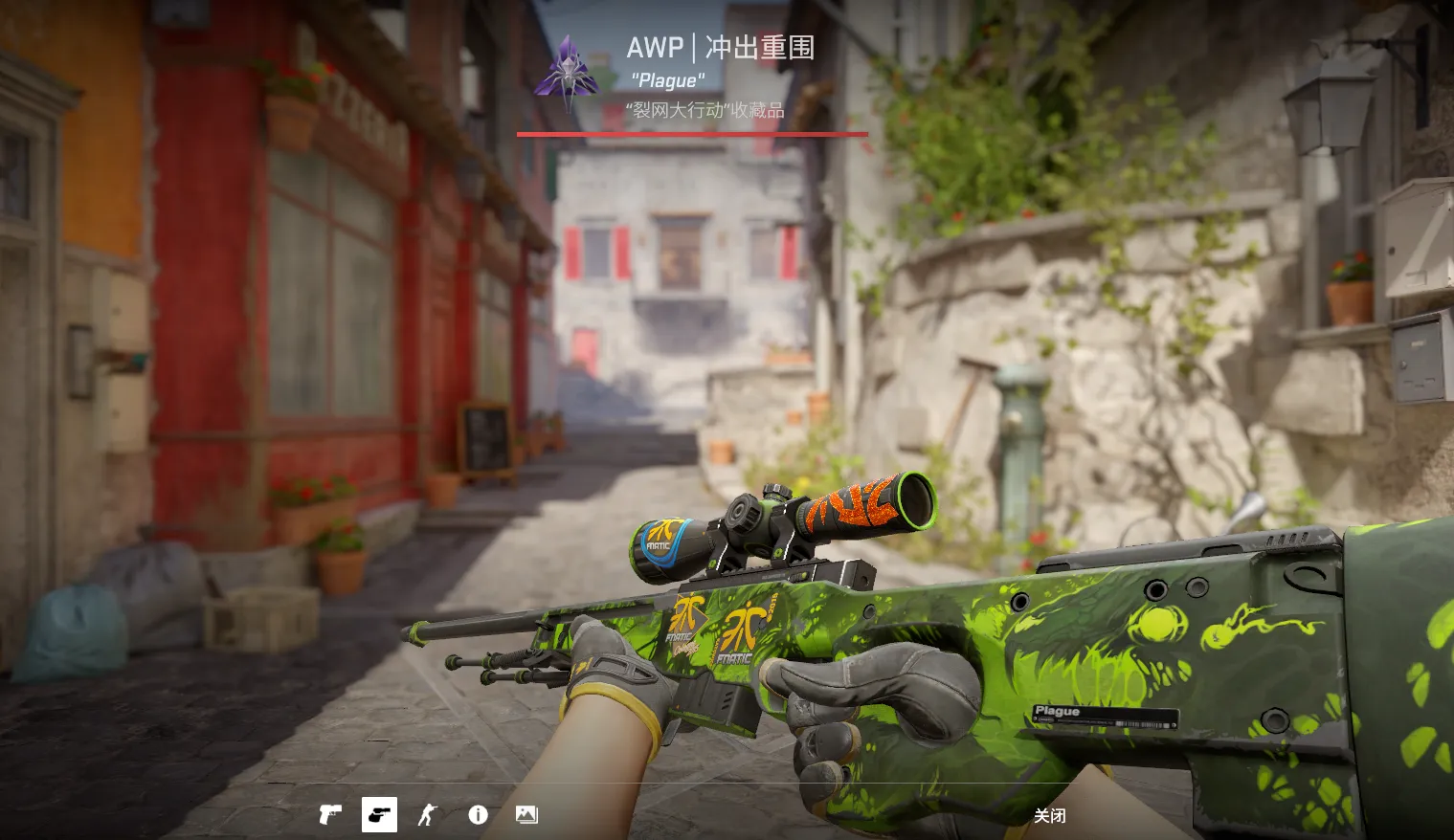Change the background scenery with the picture icon
Screen dimensions: 1454x840
pyautogui.click(x=526, y=815)
